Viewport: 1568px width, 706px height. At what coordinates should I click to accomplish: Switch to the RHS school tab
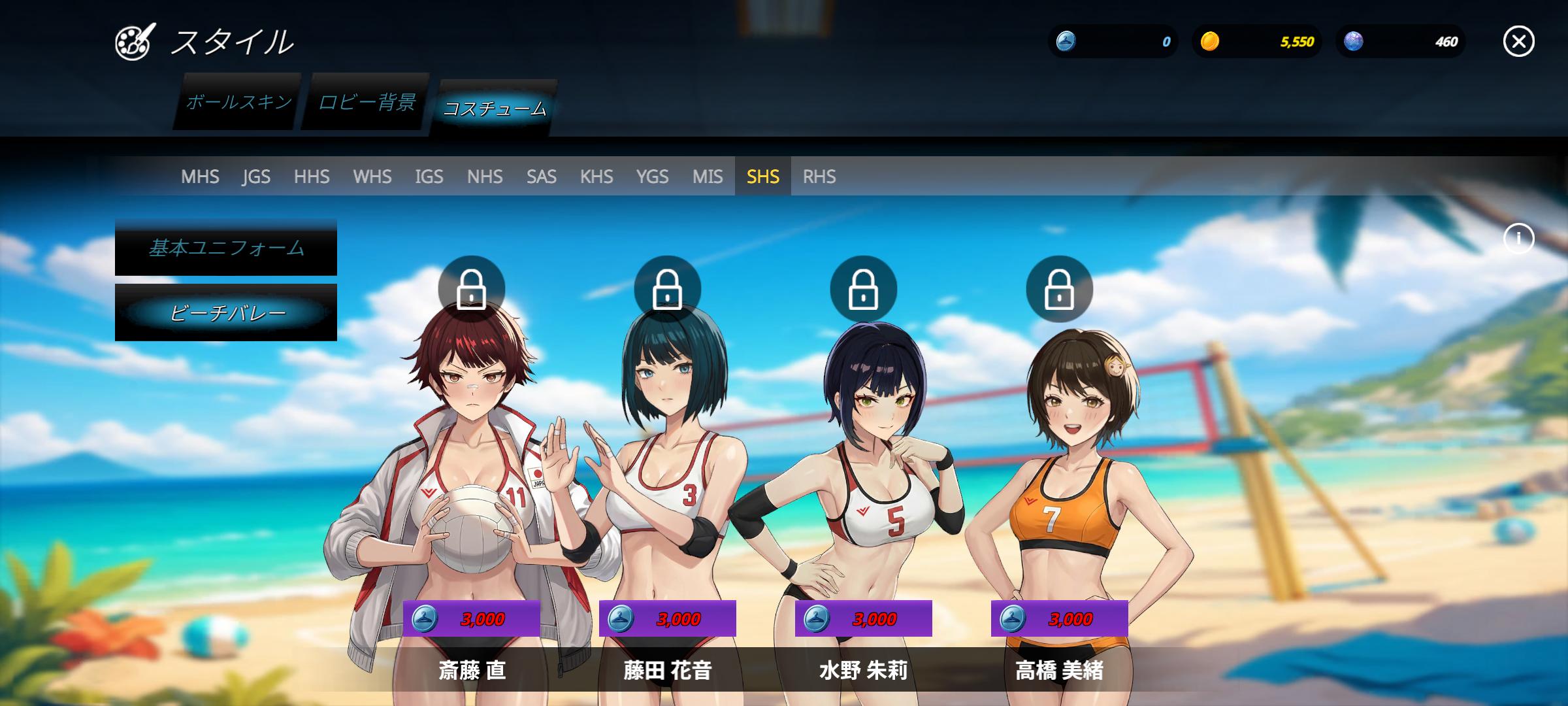[819, 176]
